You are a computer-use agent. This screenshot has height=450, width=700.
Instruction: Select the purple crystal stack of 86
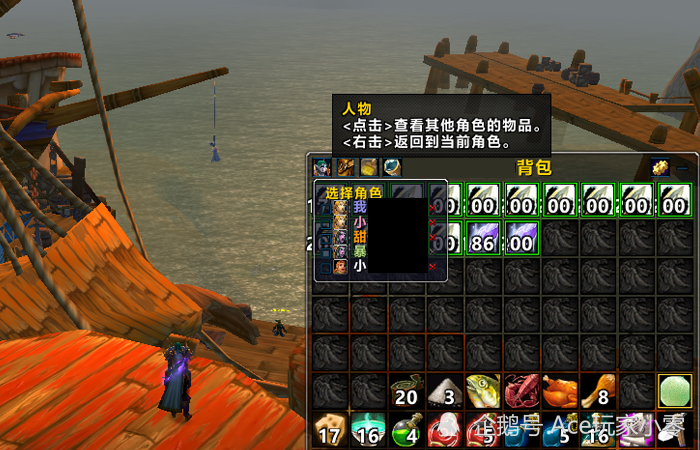483,238
